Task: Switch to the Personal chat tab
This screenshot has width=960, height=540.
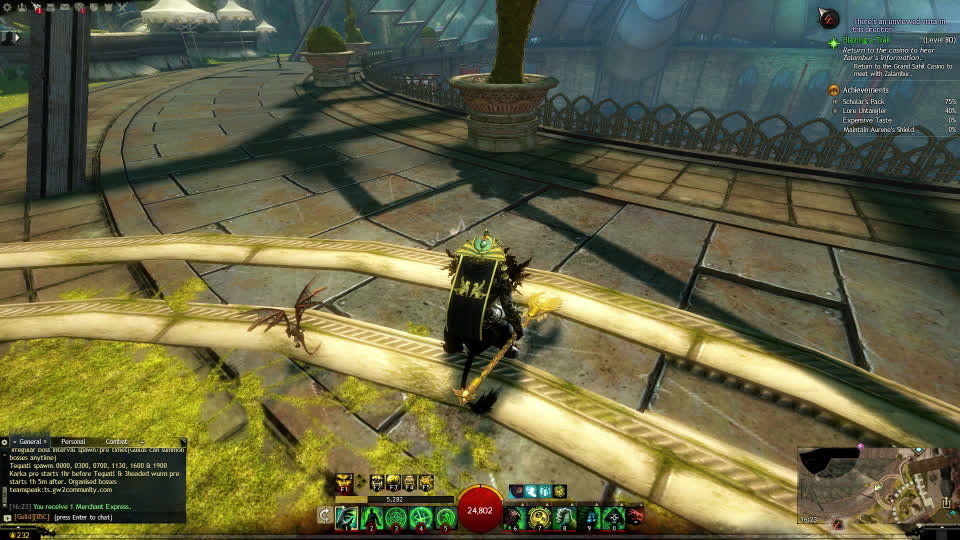Action: tap(73, 441)
